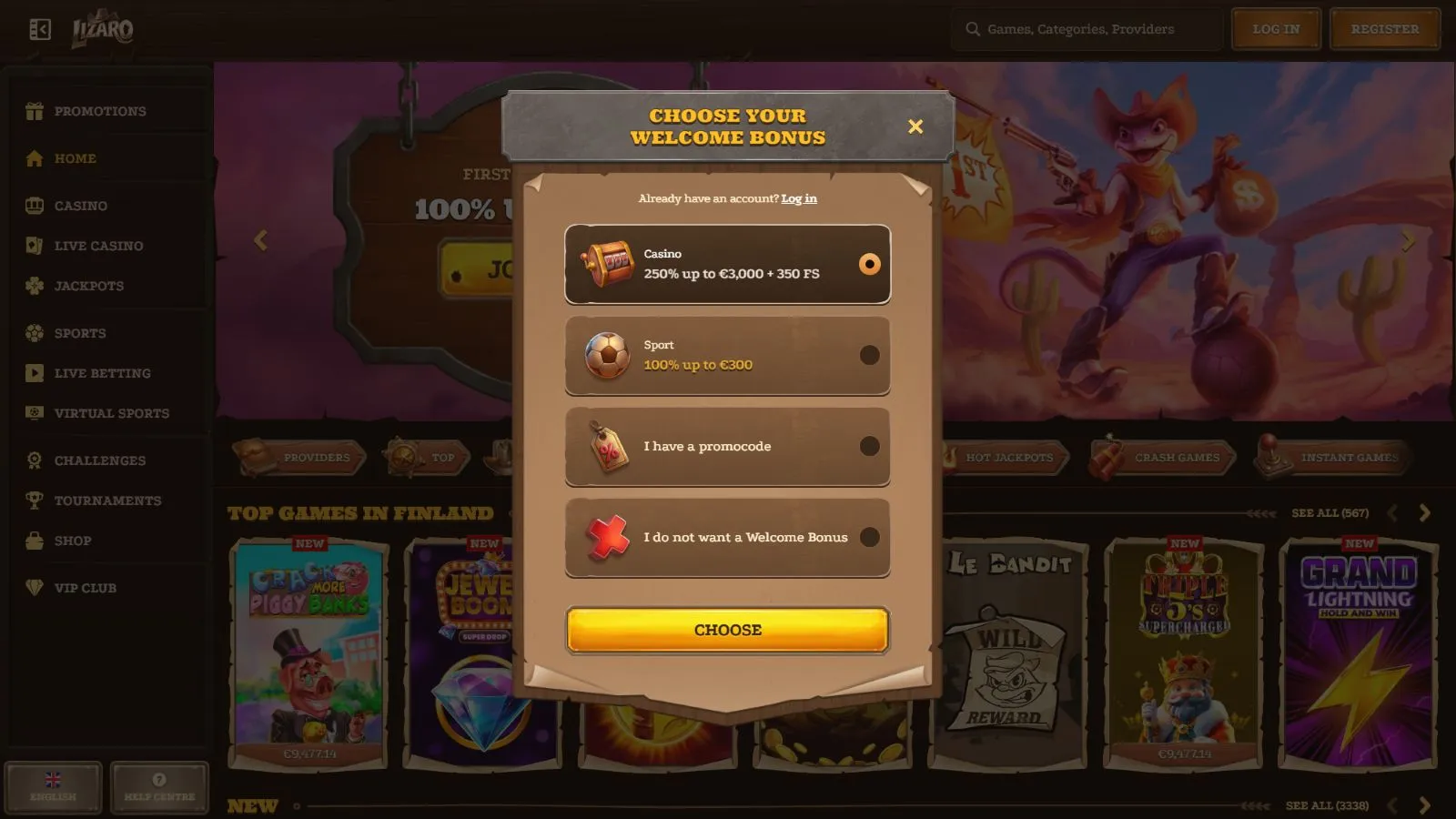Pick 'I do not want a Welcome Bonus'
1456x819 pixels.
pyautogui.click(x=727, y=537)
